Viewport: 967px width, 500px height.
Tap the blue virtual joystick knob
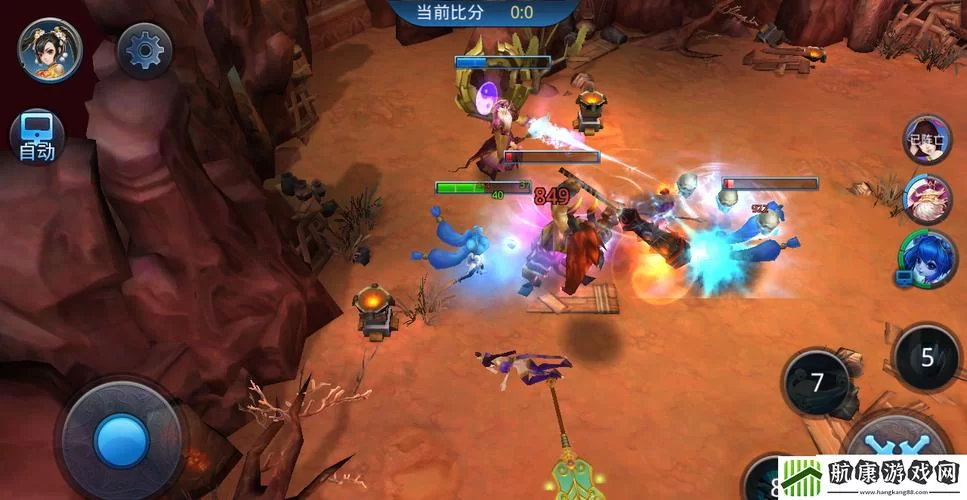(x=121, y=439)
